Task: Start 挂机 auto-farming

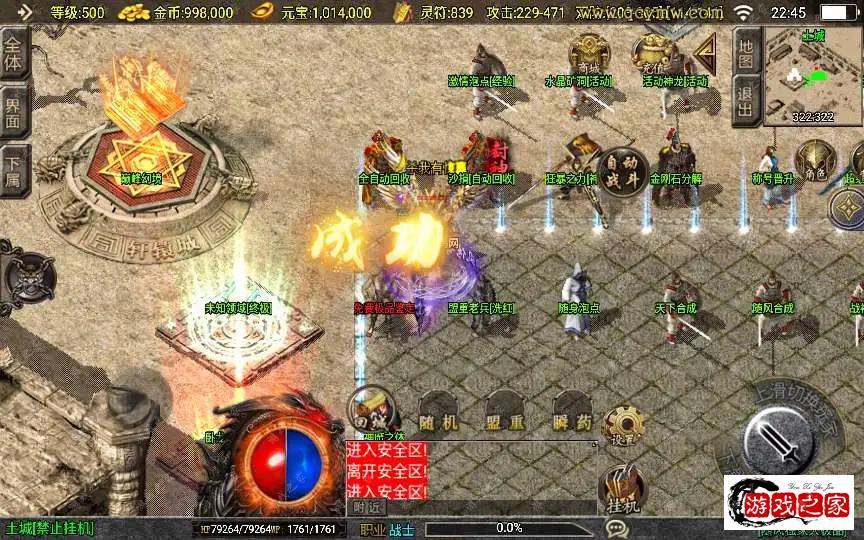Action: click(623, 492)
